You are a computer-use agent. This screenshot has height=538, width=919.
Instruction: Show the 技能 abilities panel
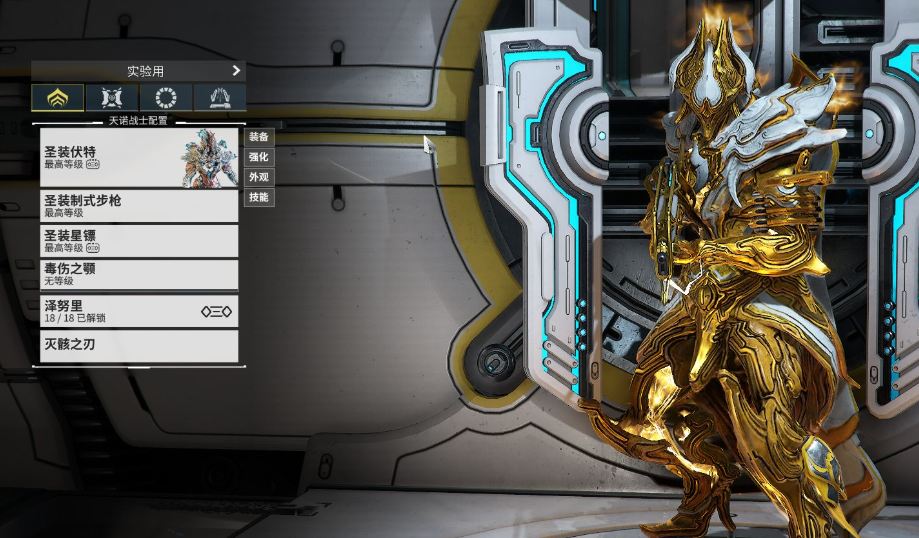click(258, 197)
